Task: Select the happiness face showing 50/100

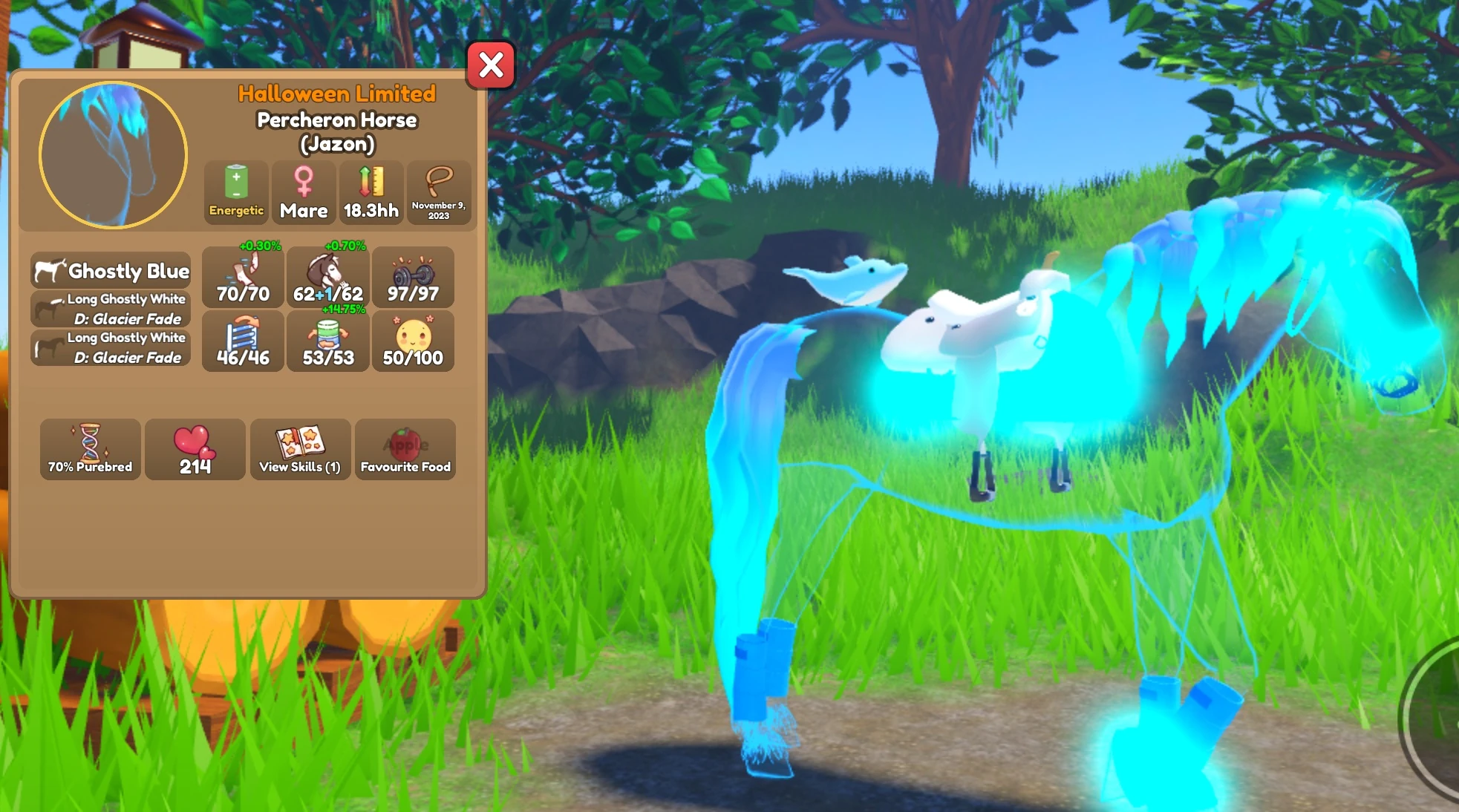Action: pyautogui.click(x=414, y=341)
